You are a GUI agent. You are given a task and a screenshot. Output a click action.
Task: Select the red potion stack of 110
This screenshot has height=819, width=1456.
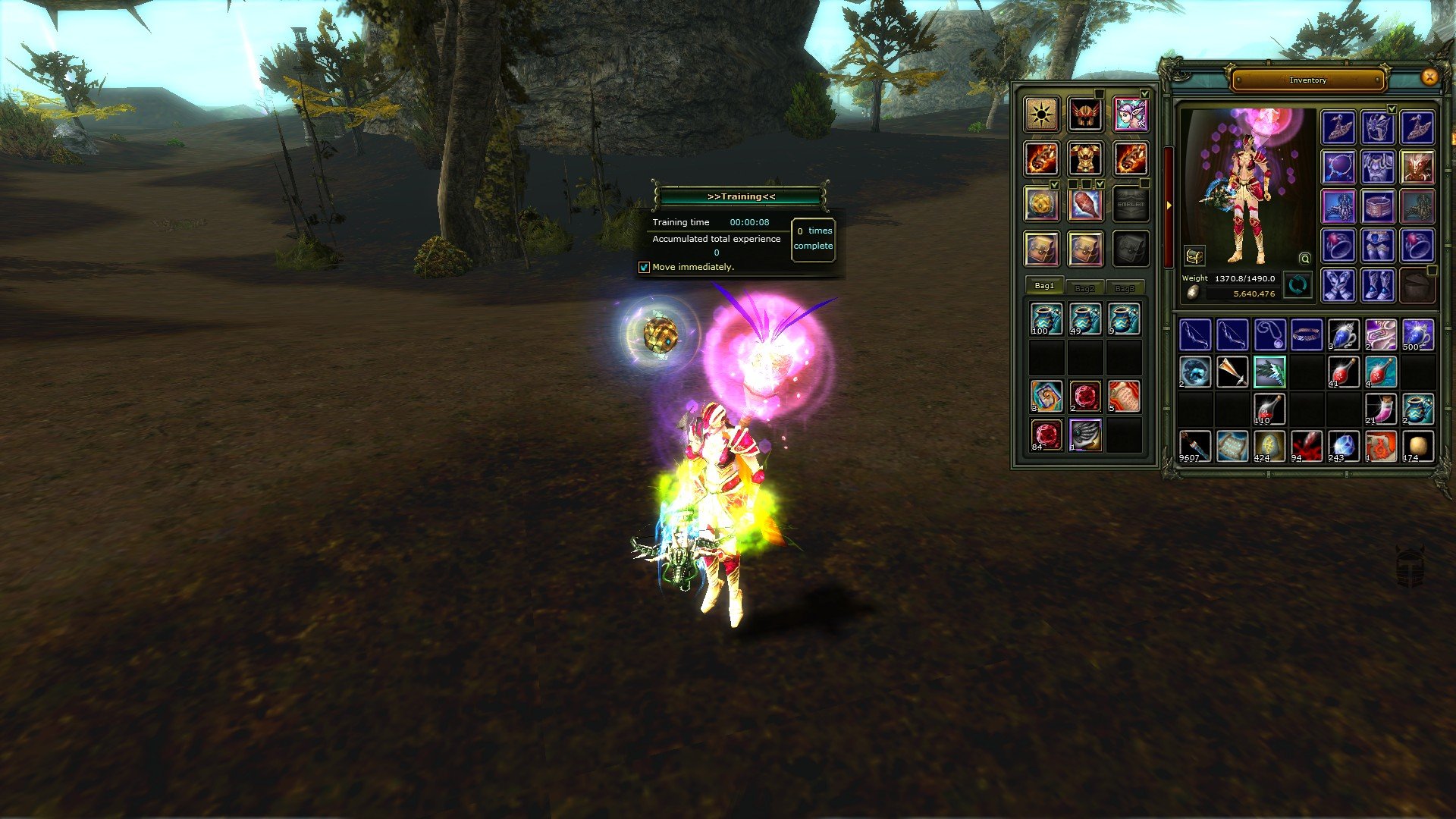tap(1269, 409)
